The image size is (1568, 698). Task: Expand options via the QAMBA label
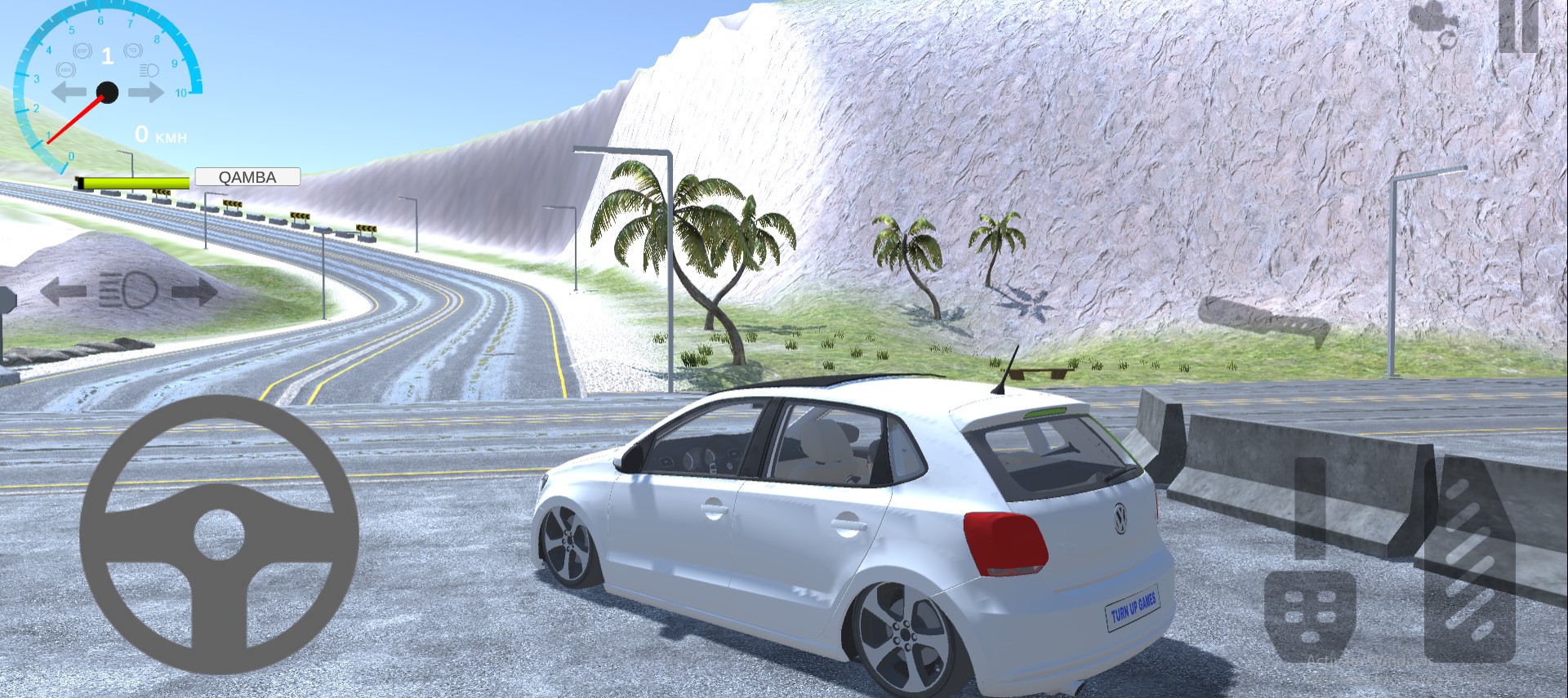coord(247,177)
